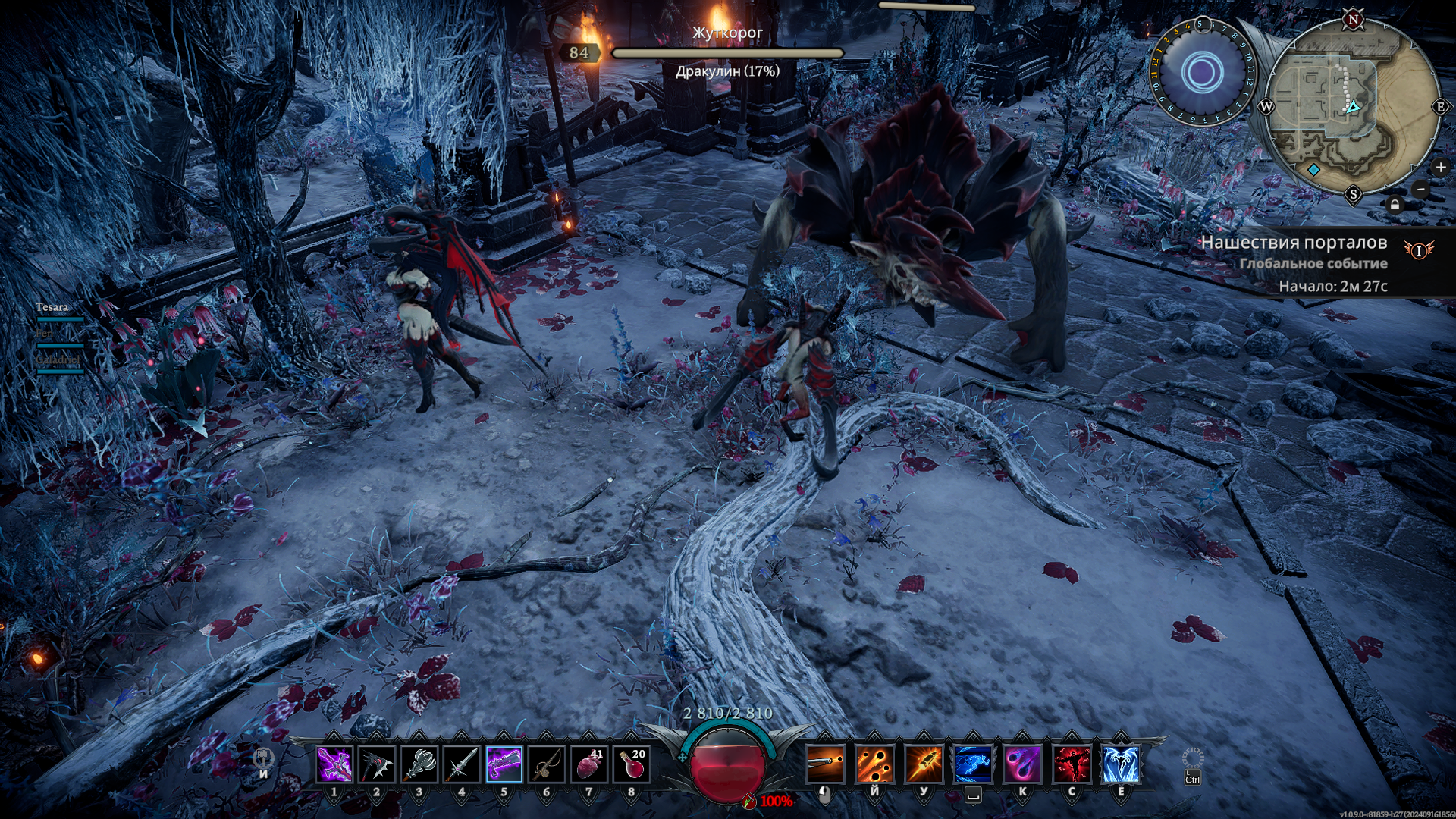Screen dimensions: 1456x819
Task: Open the circular minimap
Action: tap(1354, 108)
